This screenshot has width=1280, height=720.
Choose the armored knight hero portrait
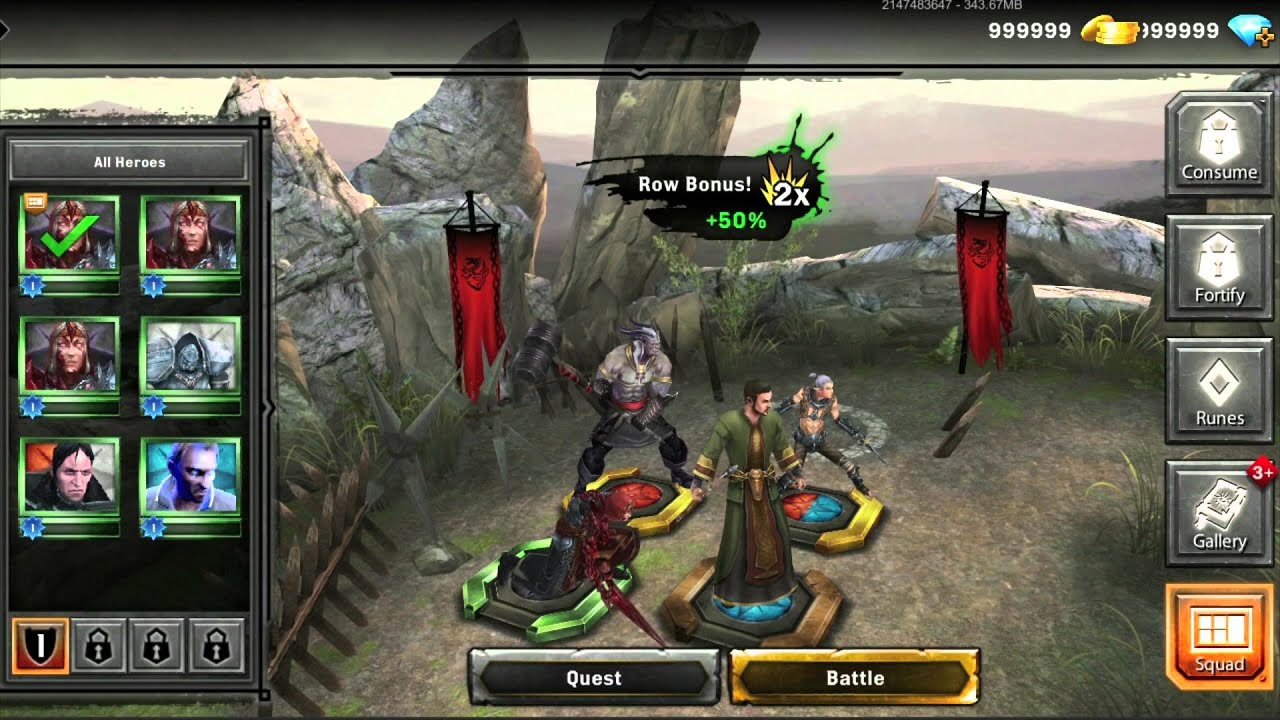[190, 355]
